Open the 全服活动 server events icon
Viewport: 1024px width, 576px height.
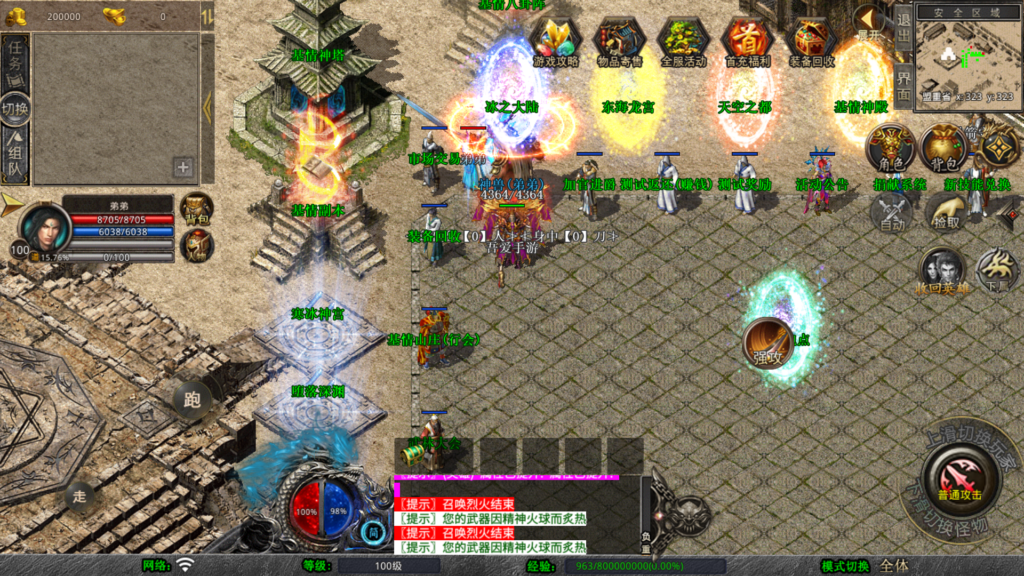tap(683, 42)
